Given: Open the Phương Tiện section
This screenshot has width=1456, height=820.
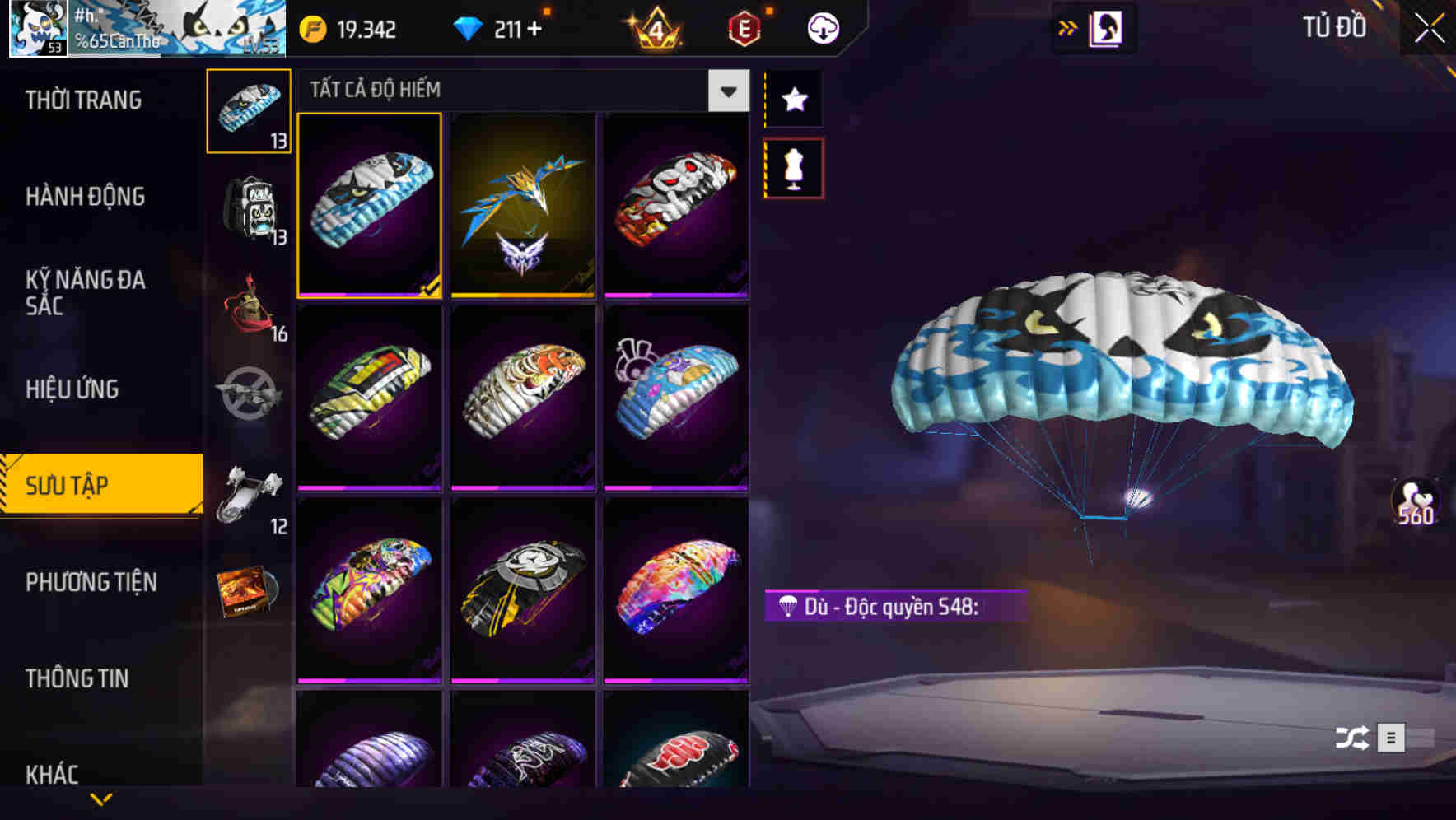Looking at the screenshot, I should [91, 582].
